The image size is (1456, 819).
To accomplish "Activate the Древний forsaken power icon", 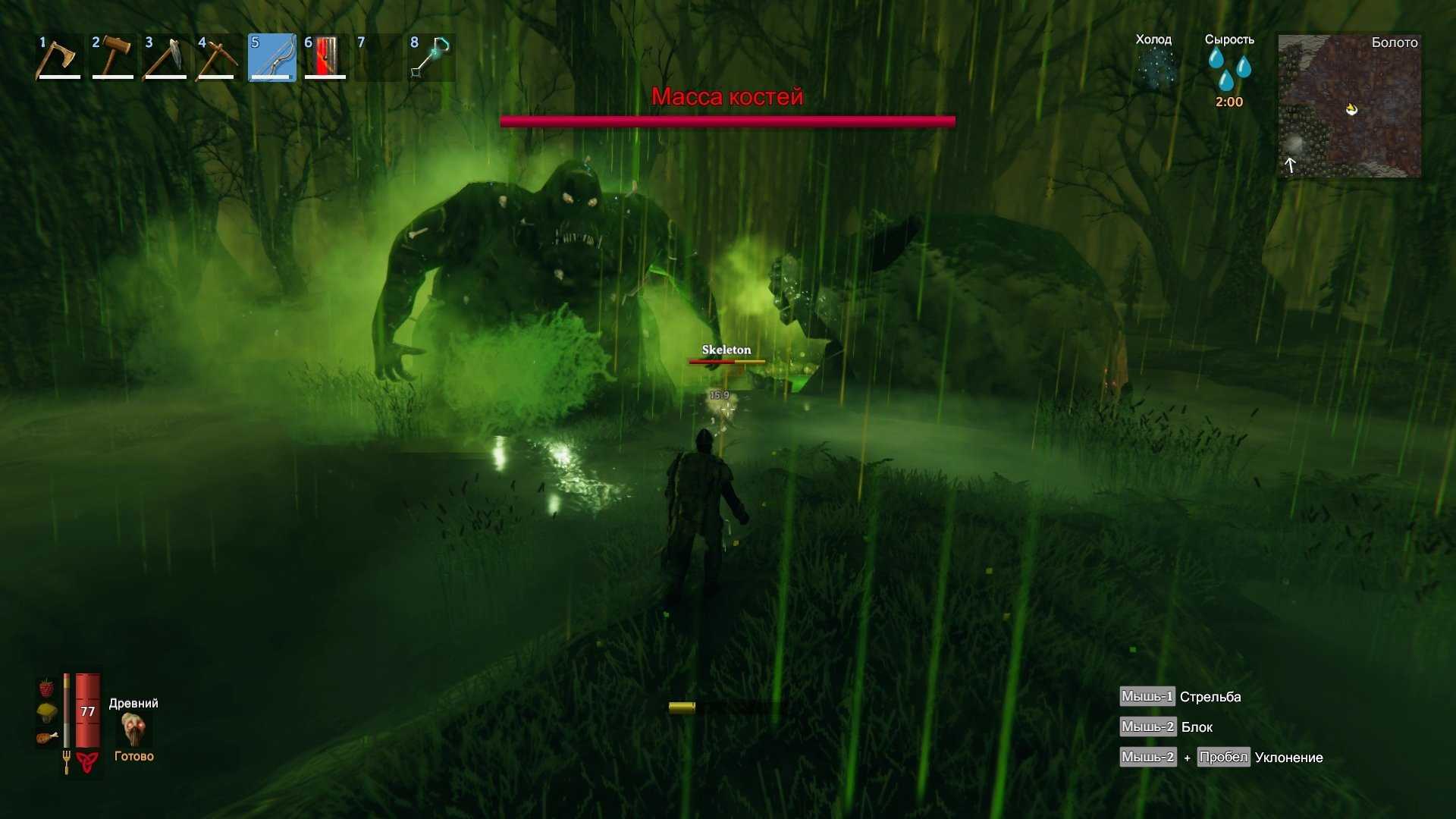I will pyautogui.click(x=134, y=730).
